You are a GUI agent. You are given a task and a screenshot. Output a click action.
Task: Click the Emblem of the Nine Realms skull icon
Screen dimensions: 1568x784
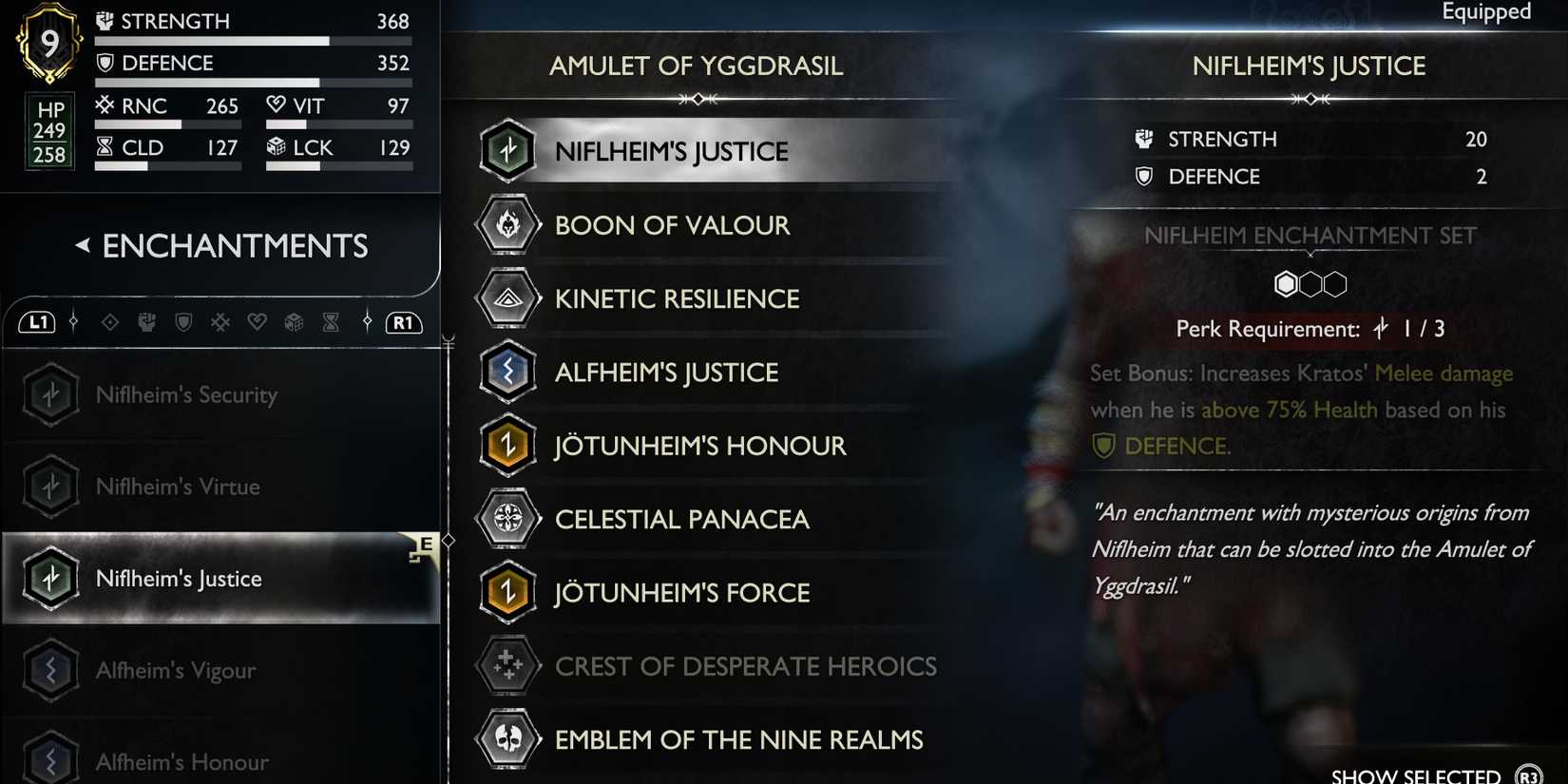coord(508,739)
